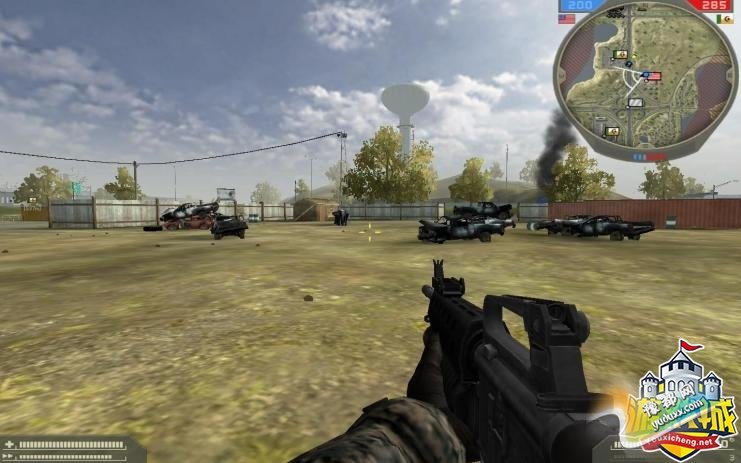Select the US flag control point on minimap
Viewport: 741px width, 463px height.
[x=652, y=76]
